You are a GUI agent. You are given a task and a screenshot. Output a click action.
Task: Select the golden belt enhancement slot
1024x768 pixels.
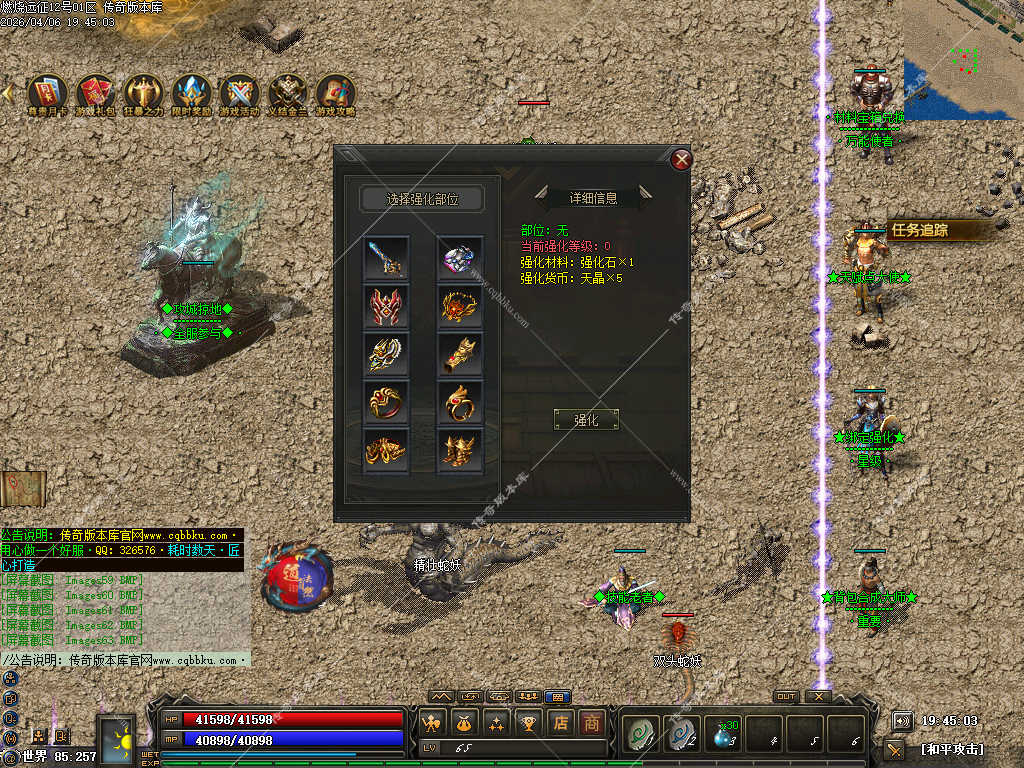tap(386, 449)
